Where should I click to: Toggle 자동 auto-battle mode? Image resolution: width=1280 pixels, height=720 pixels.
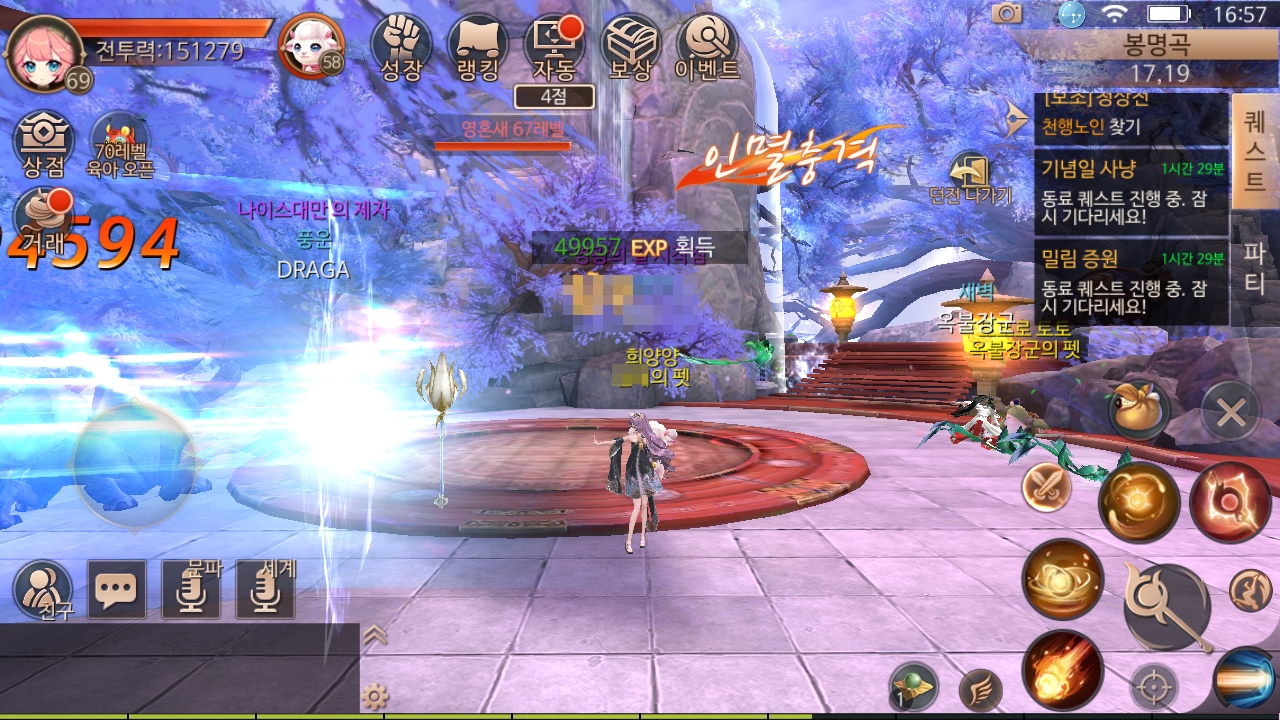[x=554, y=46]
